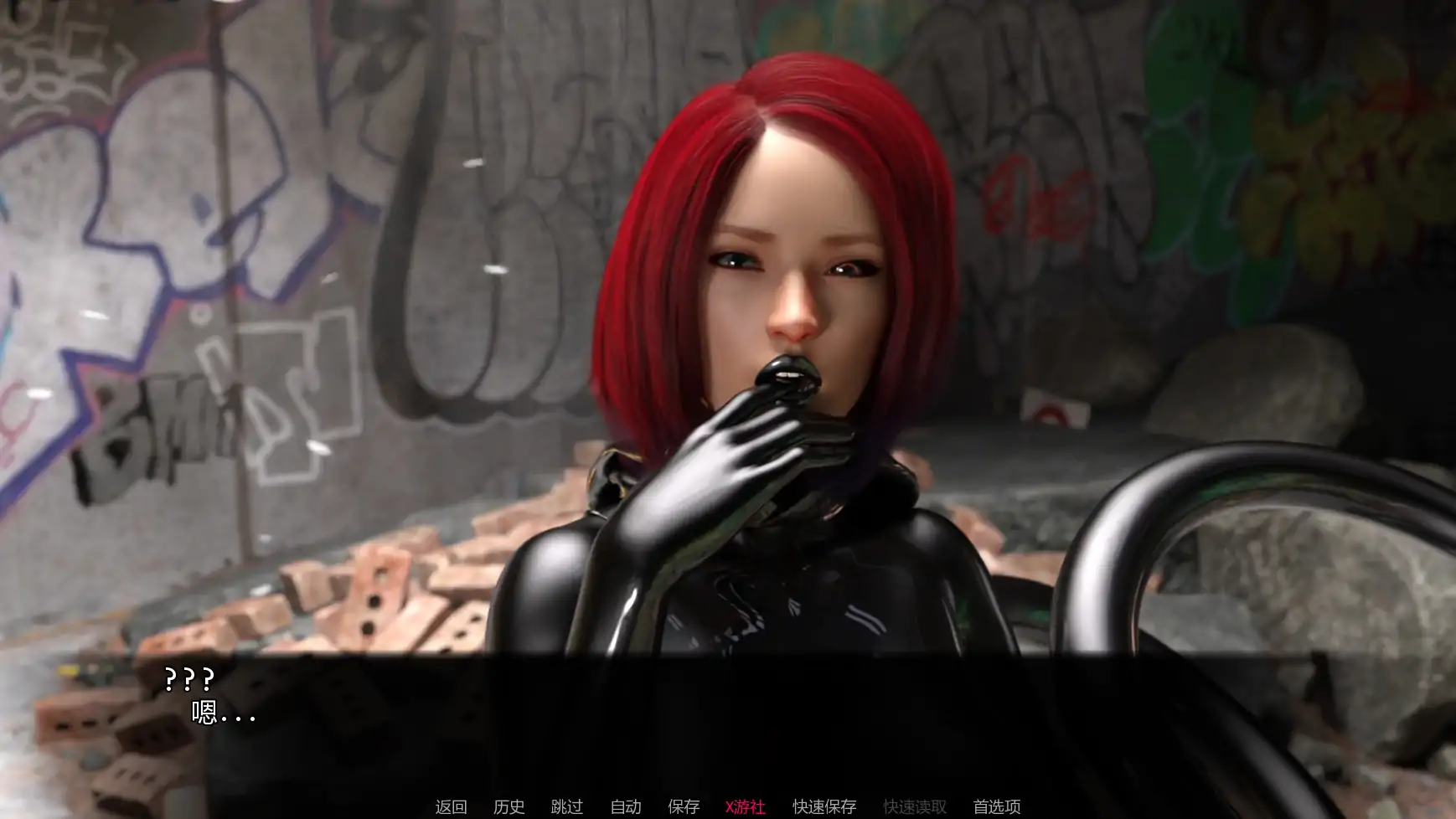Viewport: 1456px width, 819px height.
Task: Click the speaker name ??? label
Action: coord(188,678)
